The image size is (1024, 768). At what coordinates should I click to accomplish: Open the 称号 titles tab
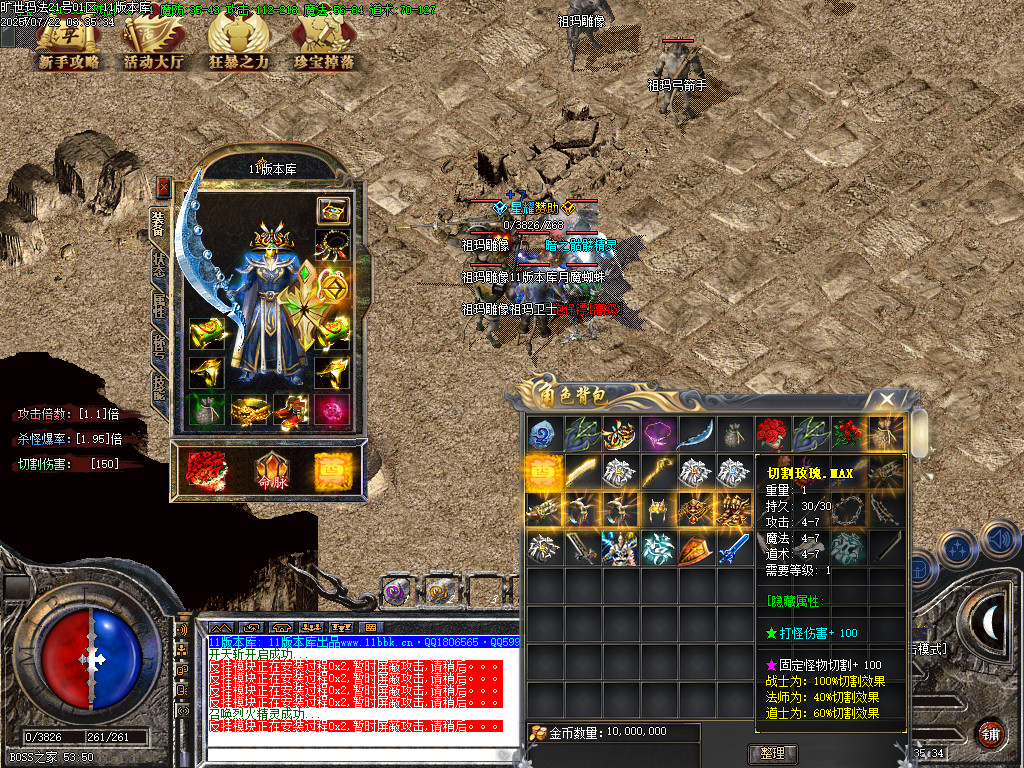pos(160,347)
